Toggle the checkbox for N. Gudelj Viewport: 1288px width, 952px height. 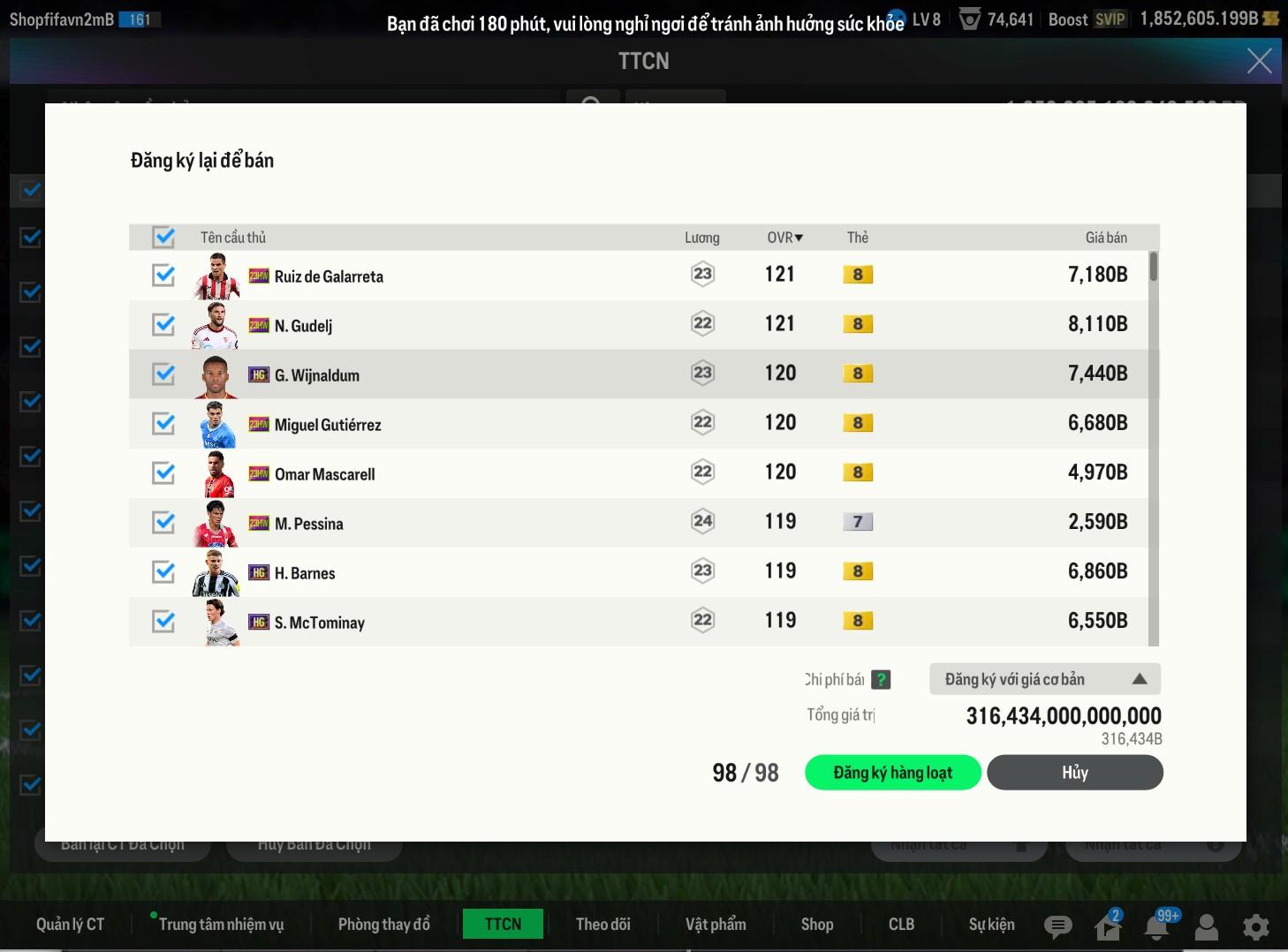pyautogui.click(x=163, y=325)
